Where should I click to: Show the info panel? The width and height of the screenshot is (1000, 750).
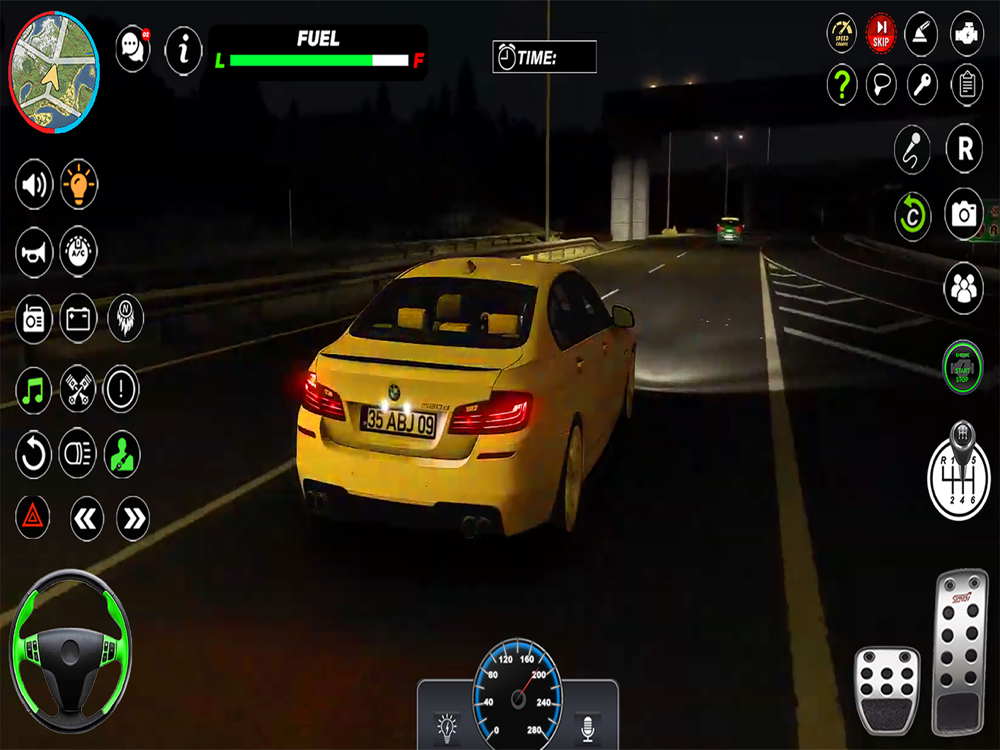click(183, 49)
